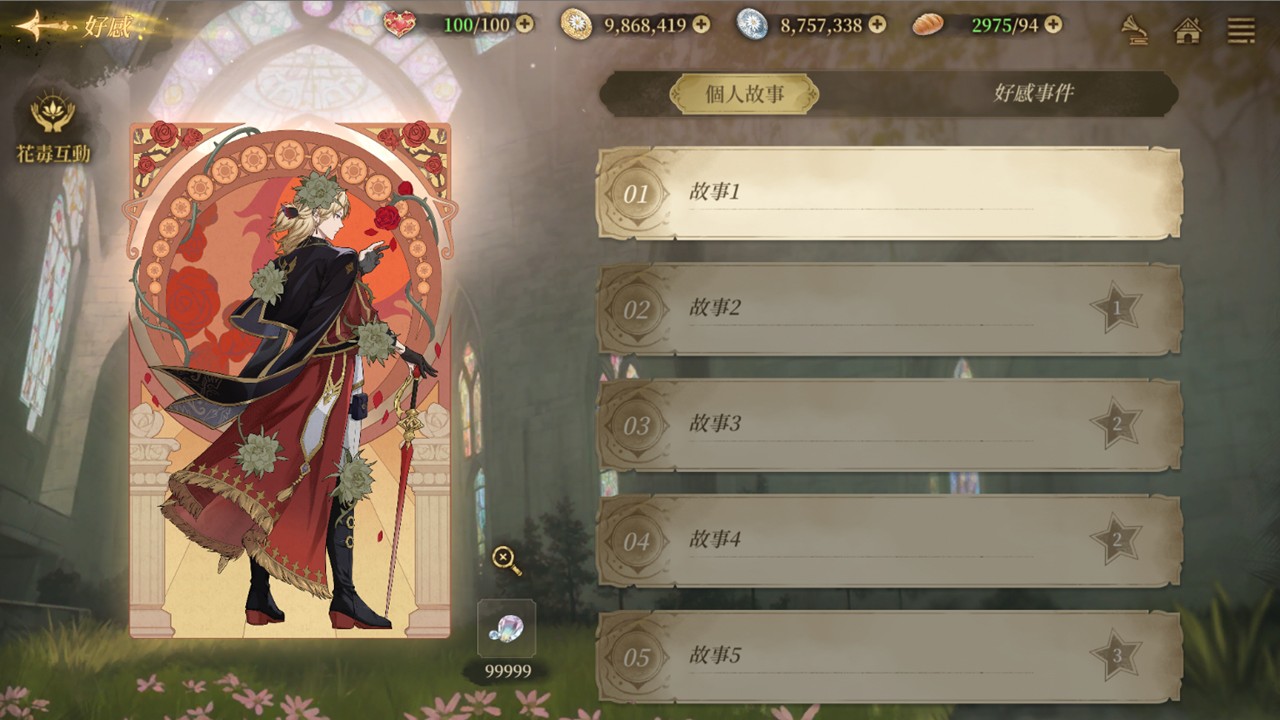Add gold coins with the plus button
The image size is (1280, 720).
coord(701,24)
